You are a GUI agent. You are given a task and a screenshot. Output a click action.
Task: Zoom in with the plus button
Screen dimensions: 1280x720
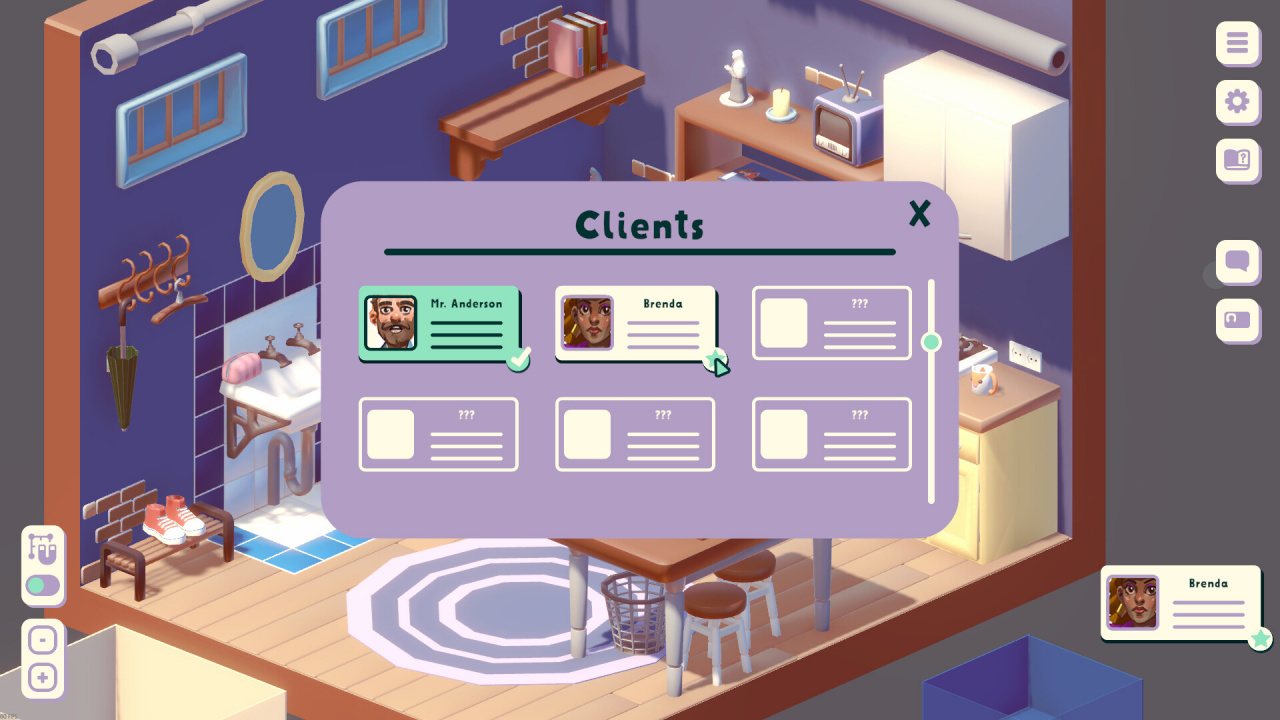pyautogui.click(x=43, y=678)
